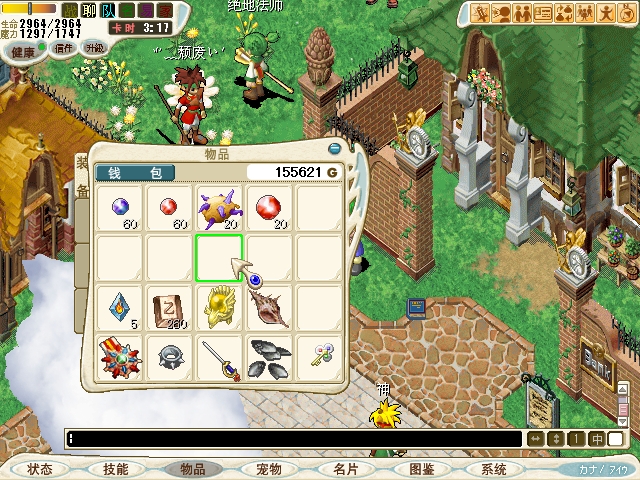Select the small blue orb stack

[x=119, y=207]
